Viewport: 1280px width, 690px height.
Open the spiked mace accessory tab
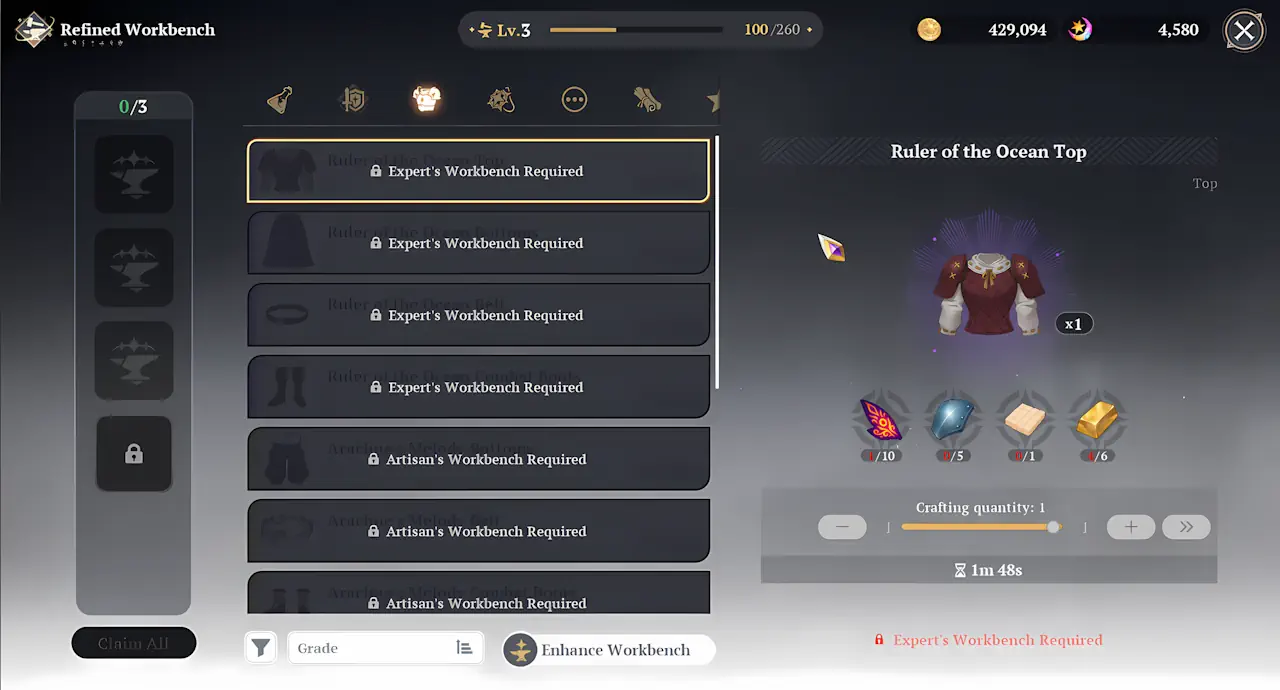500,100
